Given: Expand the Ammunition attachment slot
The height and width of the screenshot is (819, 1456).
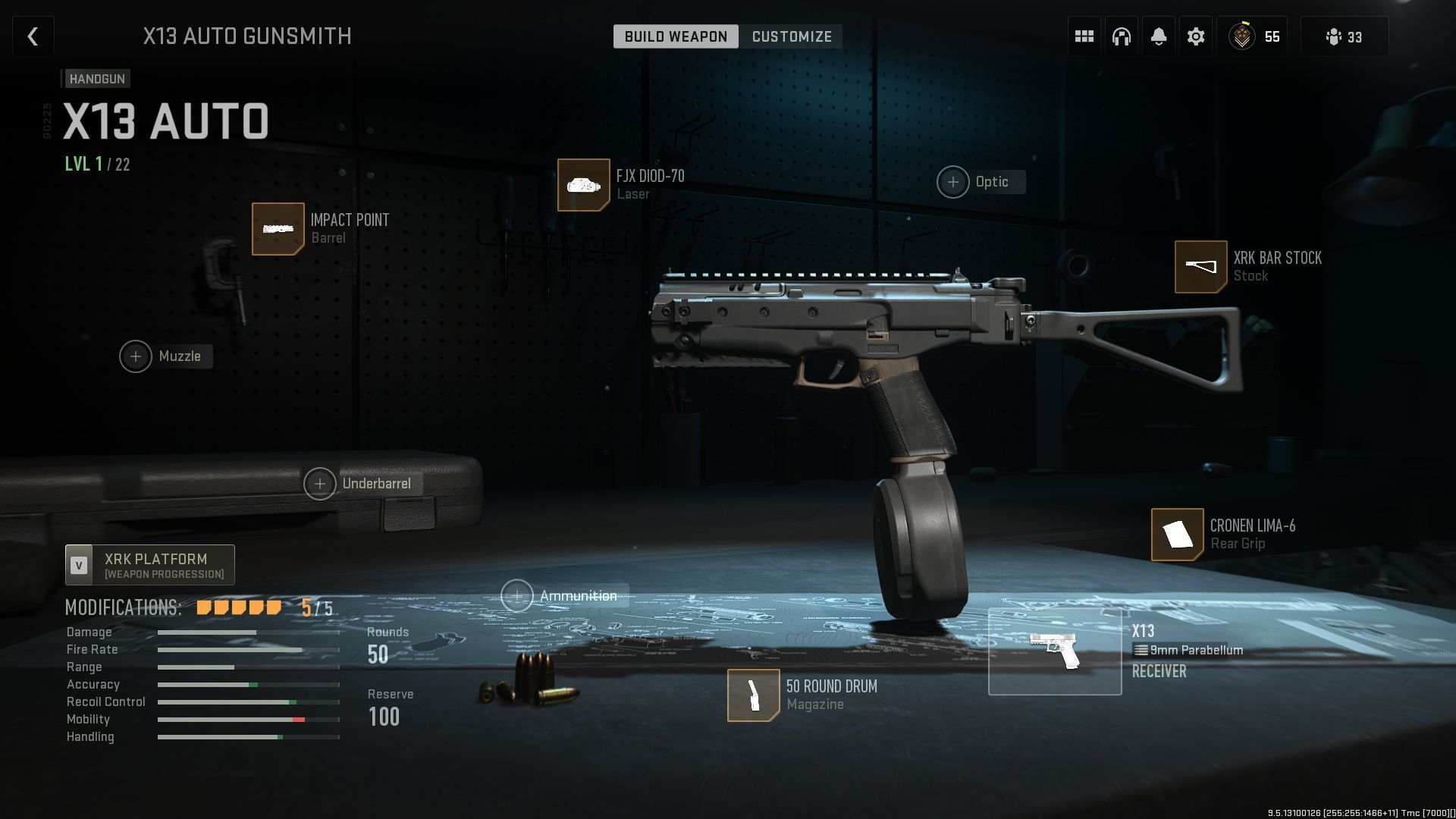Looking at the screenshot, I should [516, 596].
